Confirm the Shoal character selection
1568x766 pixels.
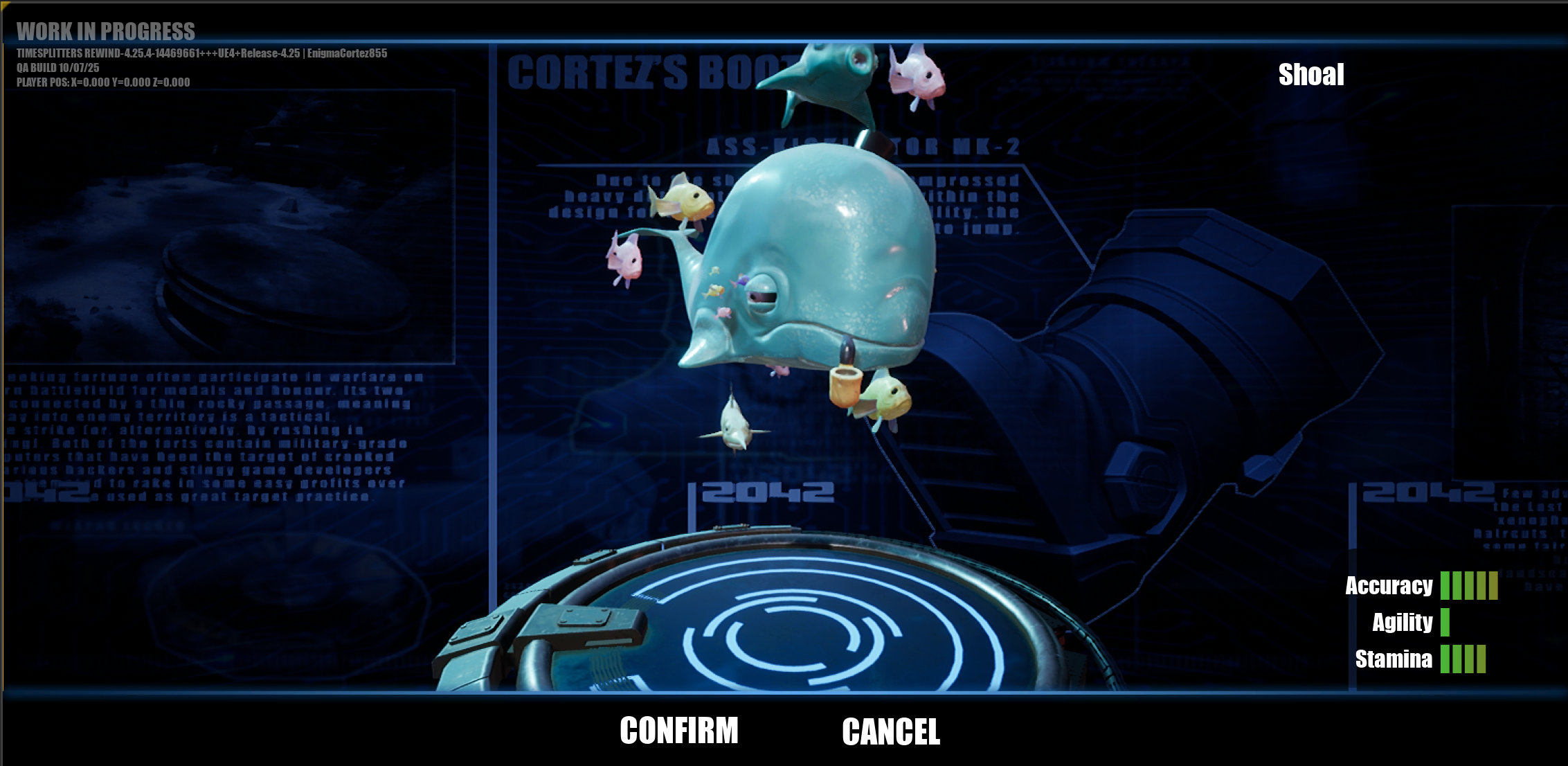(x=678, y=731)
